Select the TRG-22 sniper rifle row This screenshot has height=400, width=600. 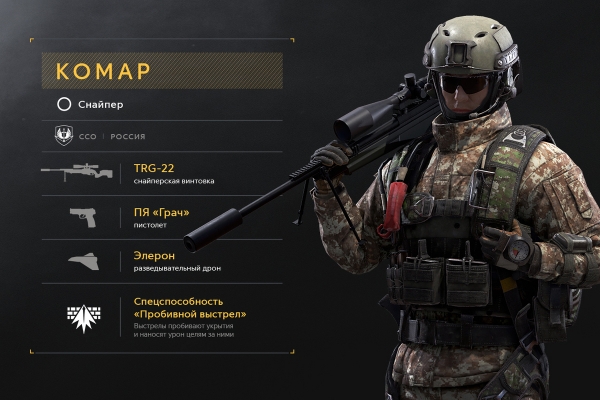coord(160,173)
